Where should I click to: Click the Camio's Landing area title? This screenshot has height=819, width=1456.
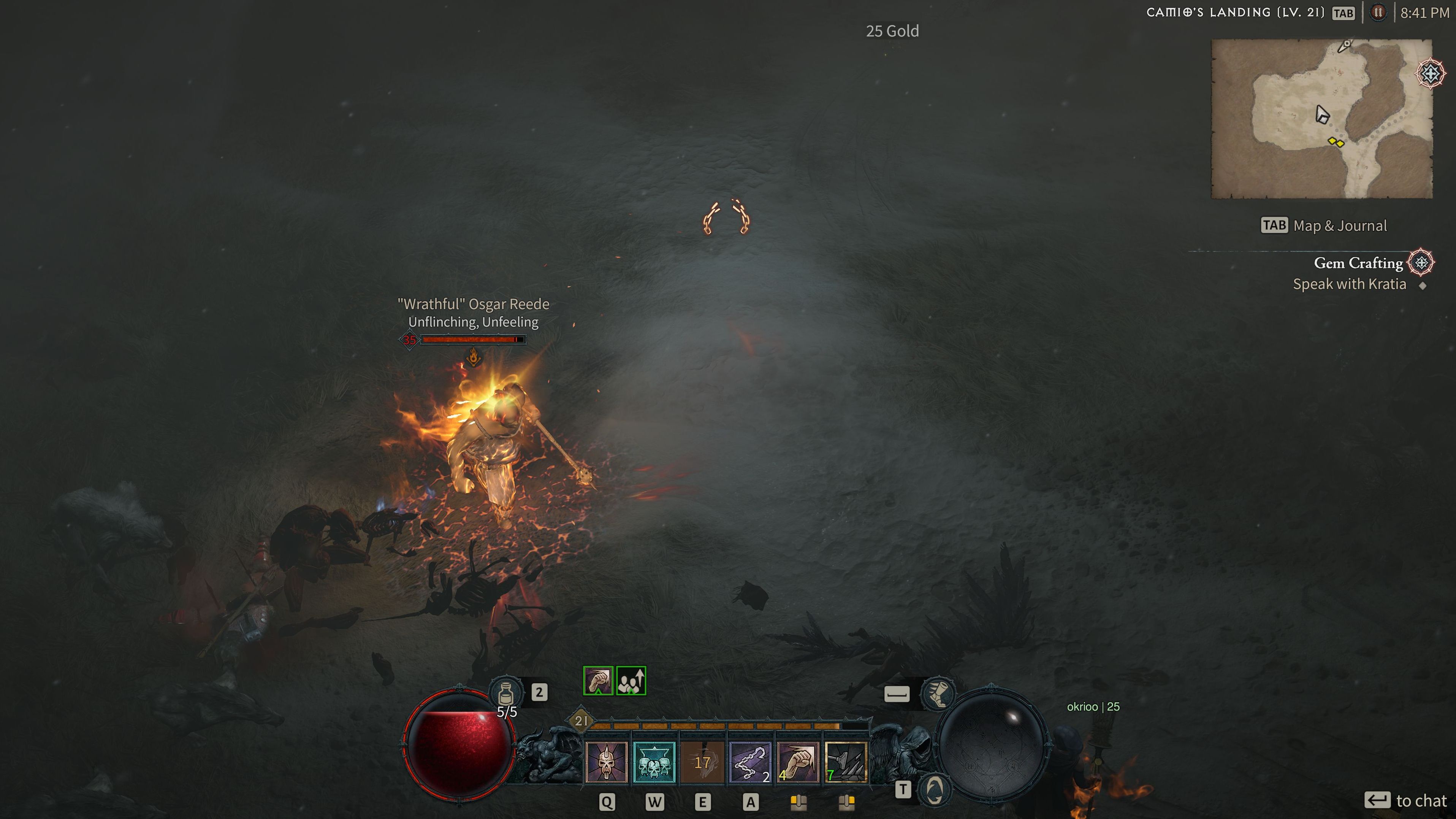tap(1235, 13)
